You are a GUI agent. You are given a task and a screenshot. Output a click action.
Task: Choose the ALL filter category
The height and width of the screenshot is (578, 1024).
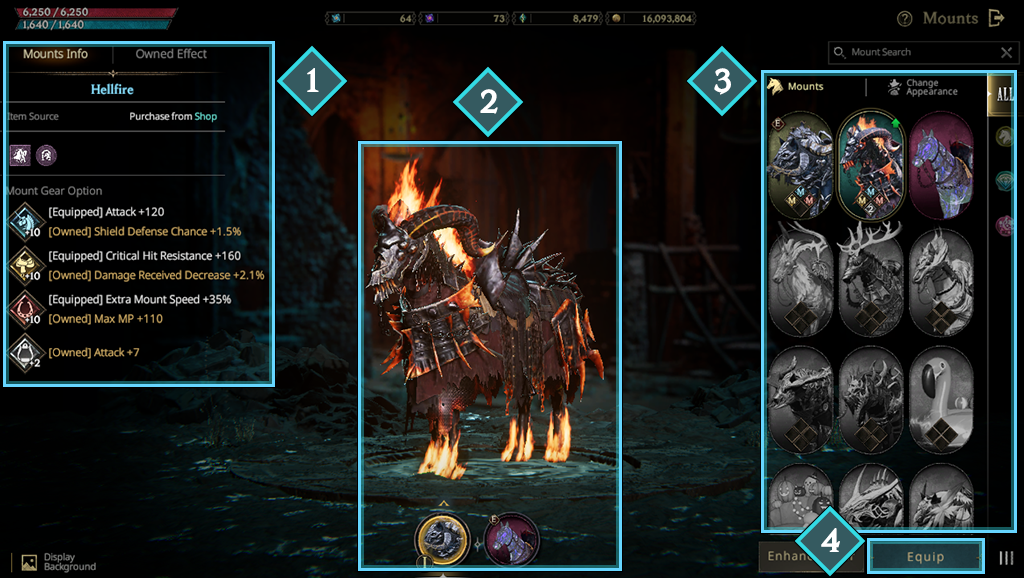coord(1003,95)
